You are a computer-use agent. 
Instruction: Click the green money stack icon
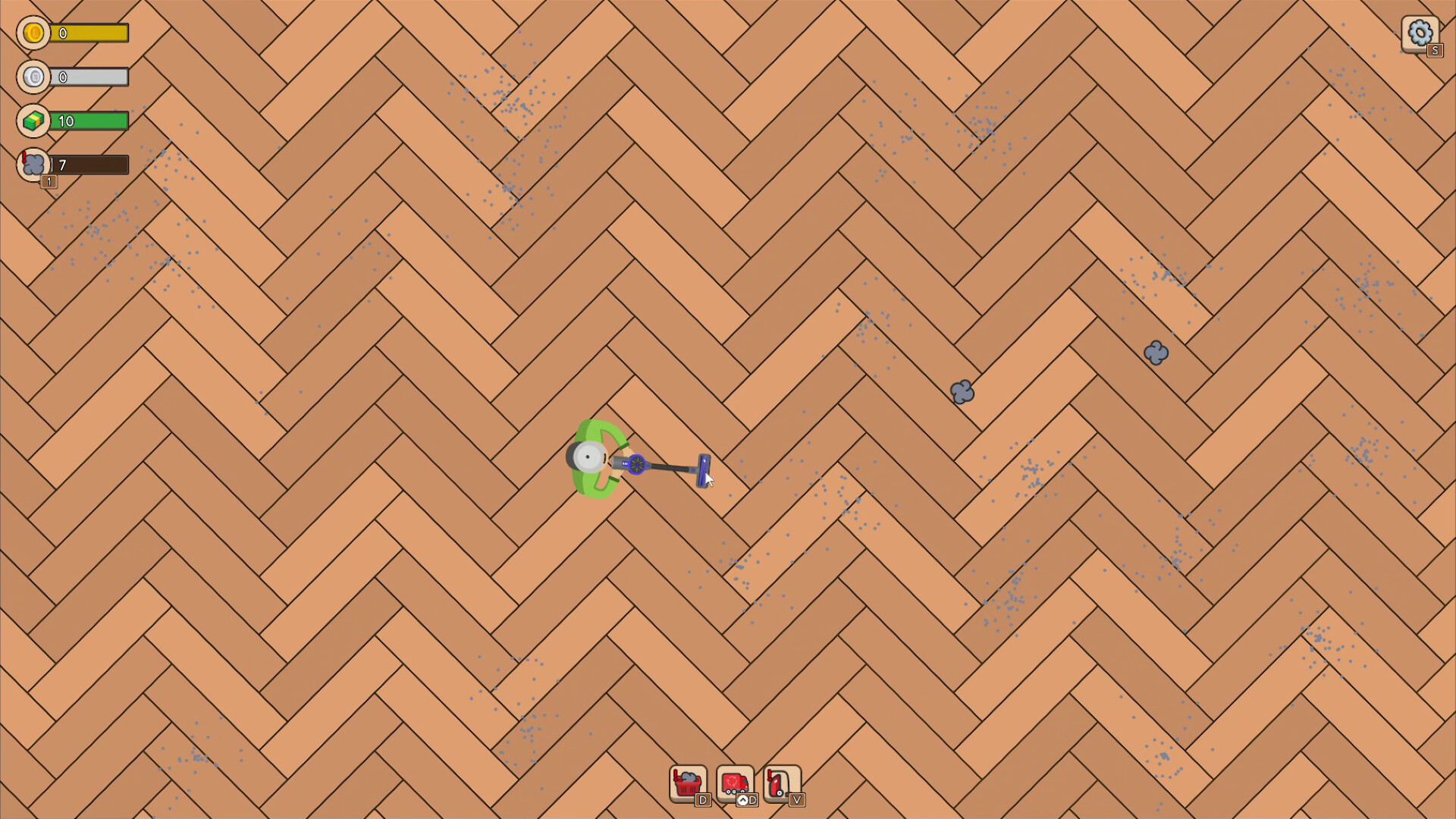33,121
